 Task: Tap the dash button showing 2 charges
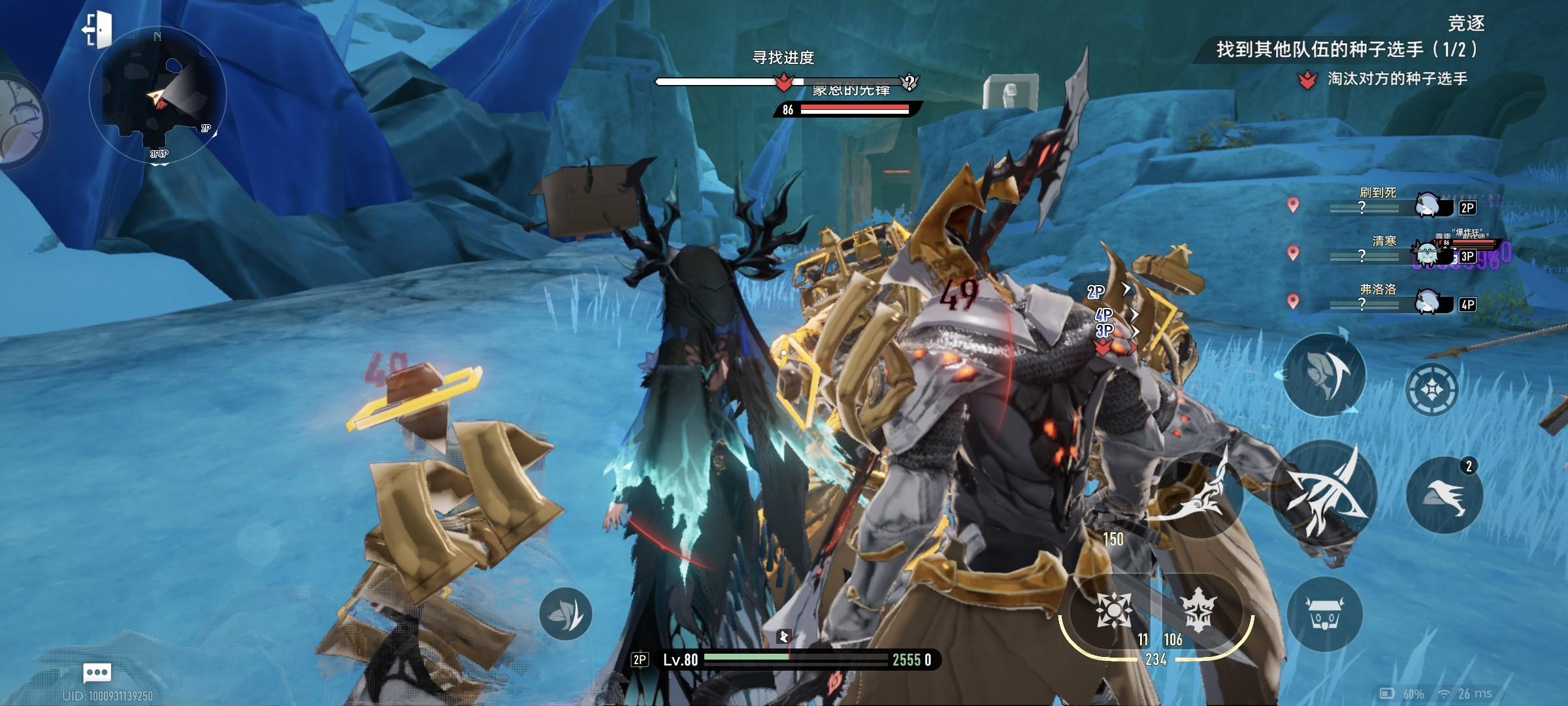pyautogui.click(x=1444, y=495)
